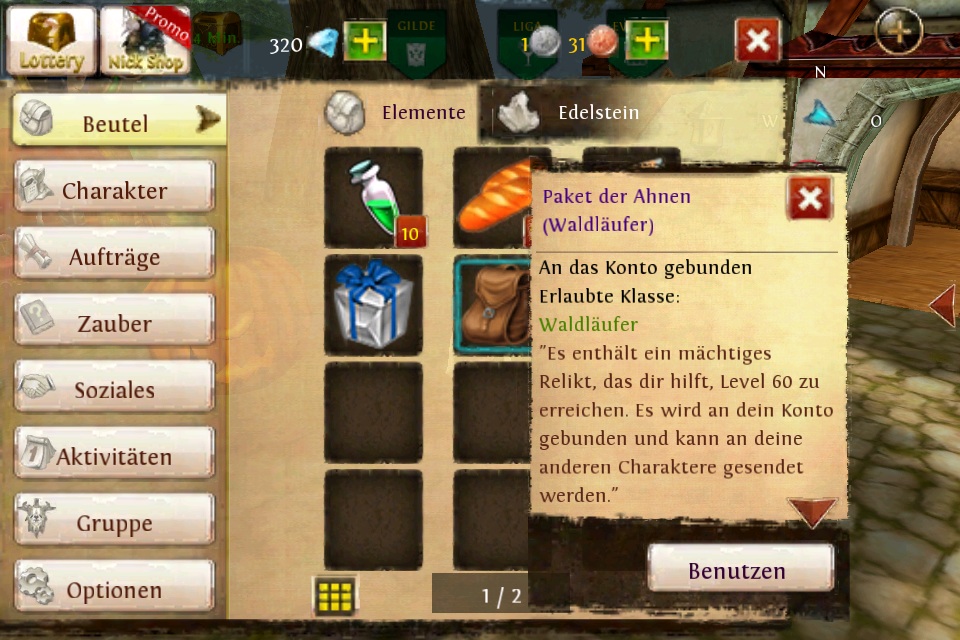
Task: Open the Soziales menu
Action: point(114,390)
